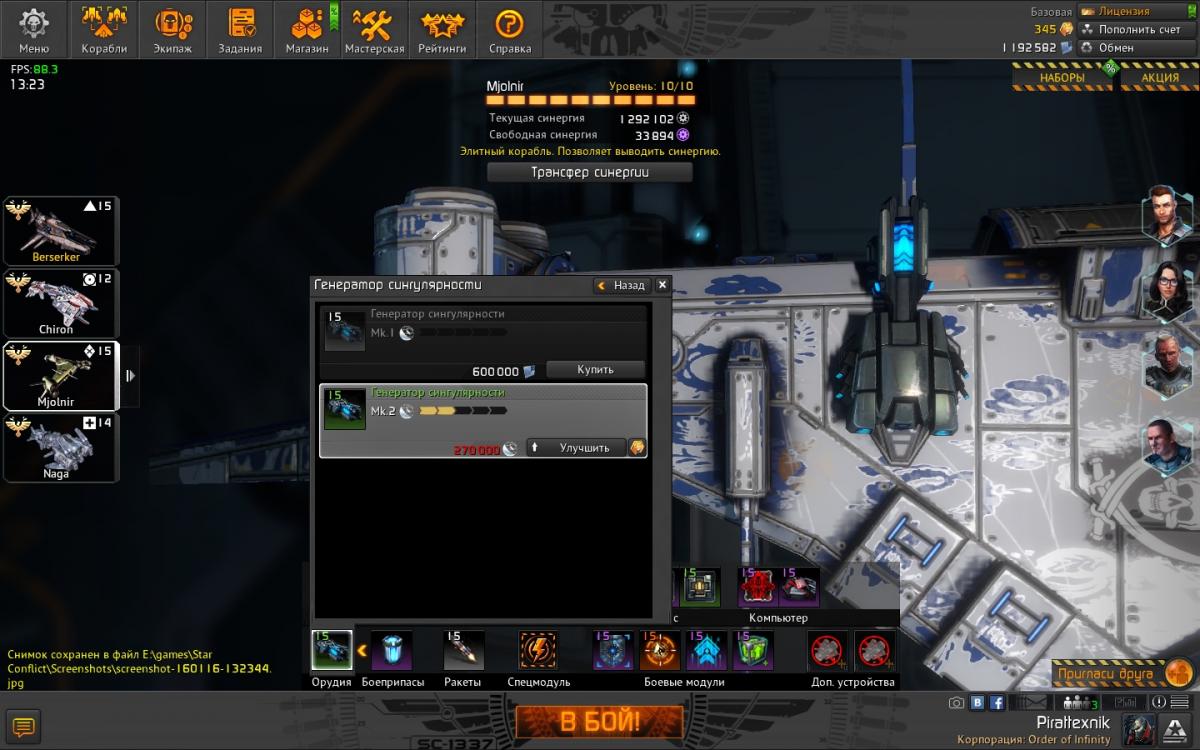
Task: Select the Chiron ship slot
Action: pyautogui.click(x=61, y=303)
